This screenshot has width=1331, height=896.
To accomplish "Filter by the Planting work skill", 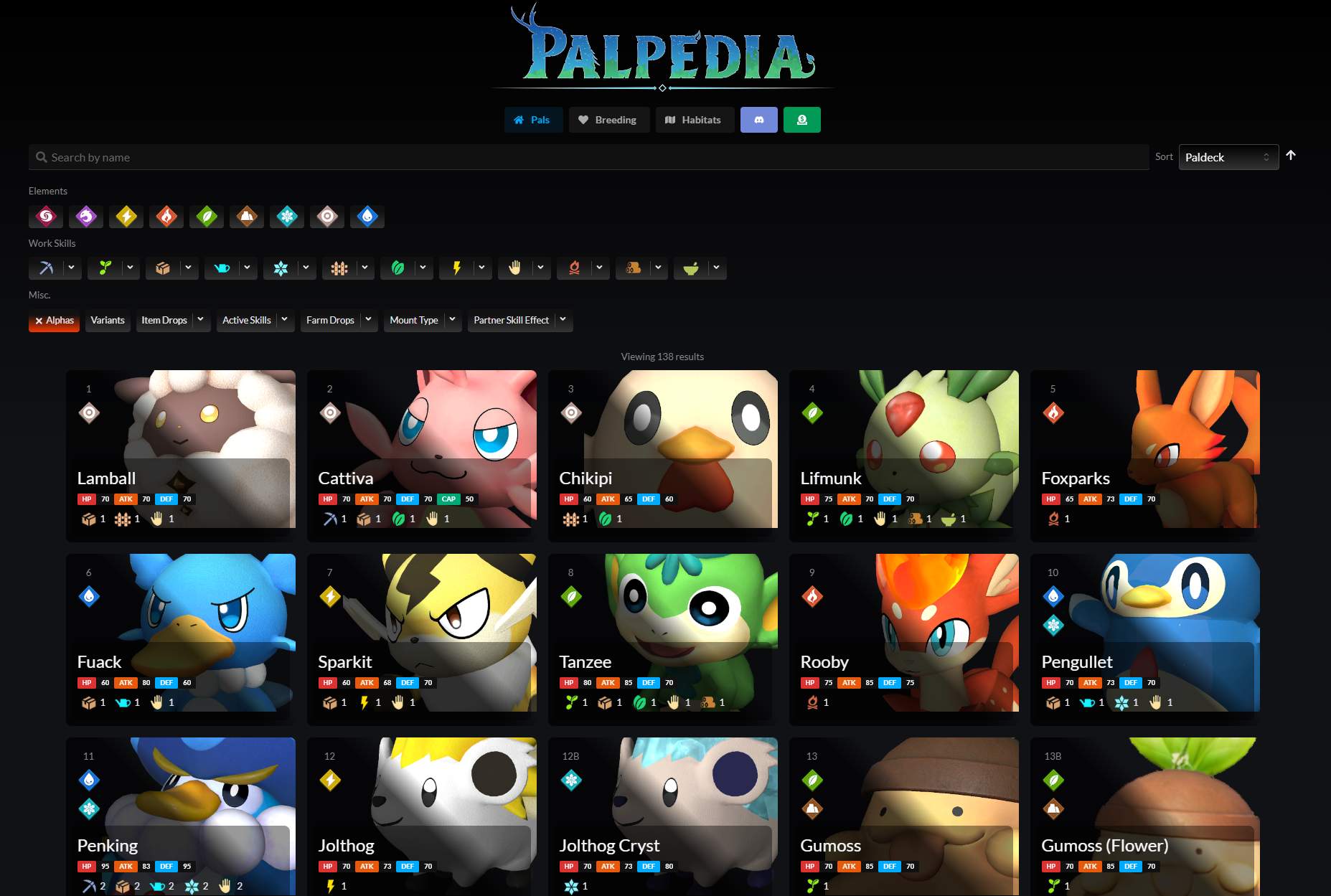I will point(104,268).
